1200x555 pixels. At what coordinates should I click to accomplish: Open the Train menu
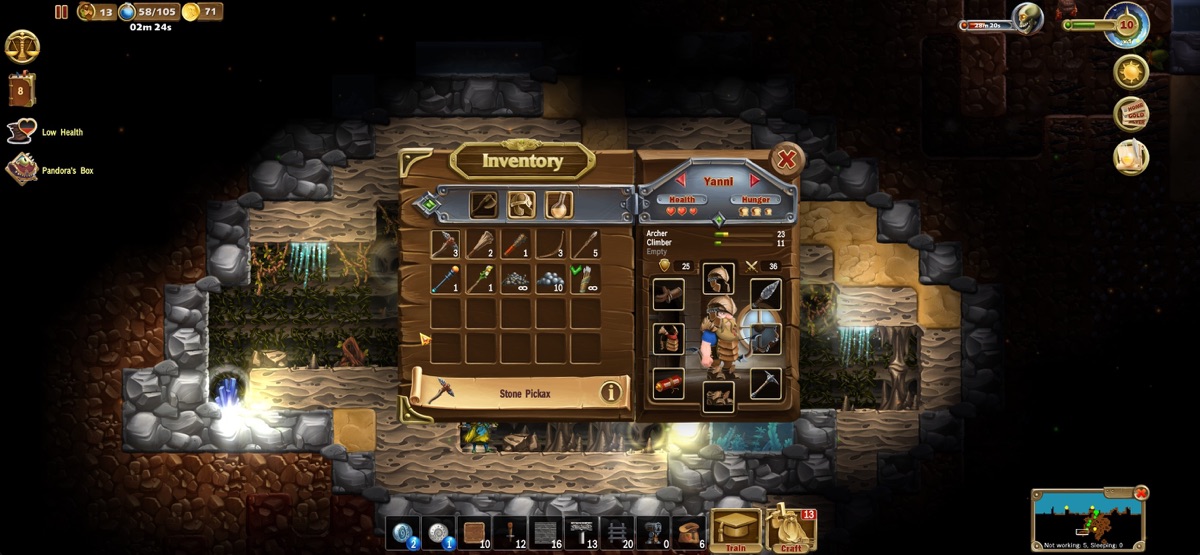[735, 530]
